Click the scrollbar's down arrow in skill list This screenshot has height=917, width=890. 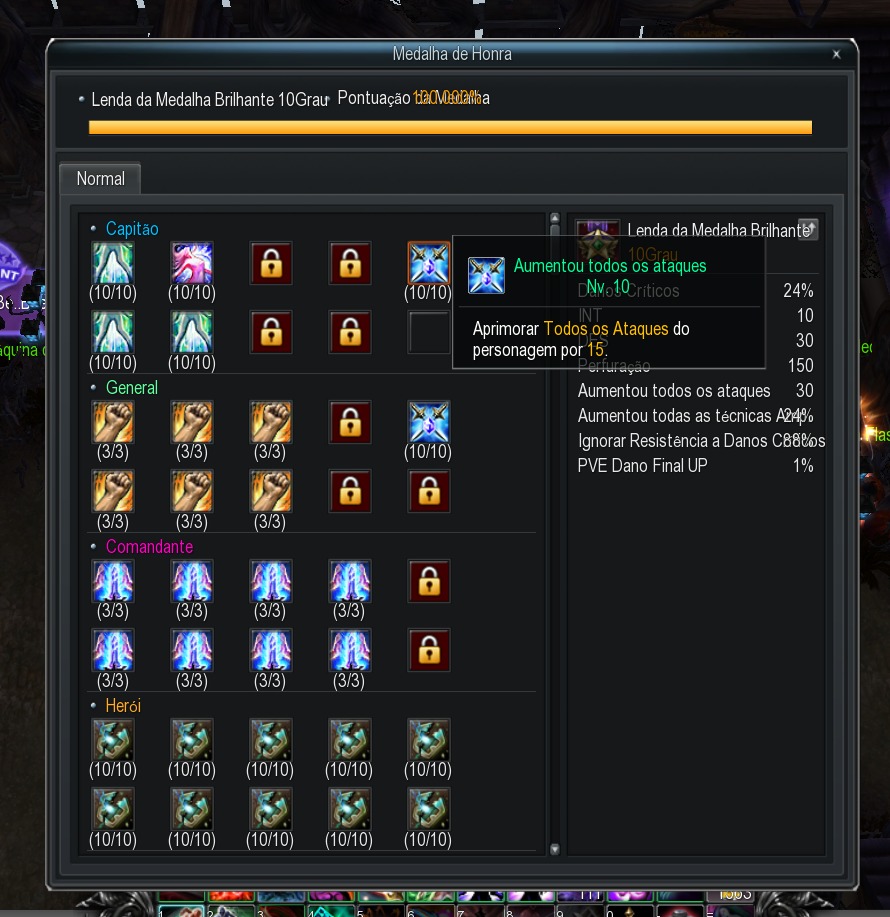tap(555, 849)
